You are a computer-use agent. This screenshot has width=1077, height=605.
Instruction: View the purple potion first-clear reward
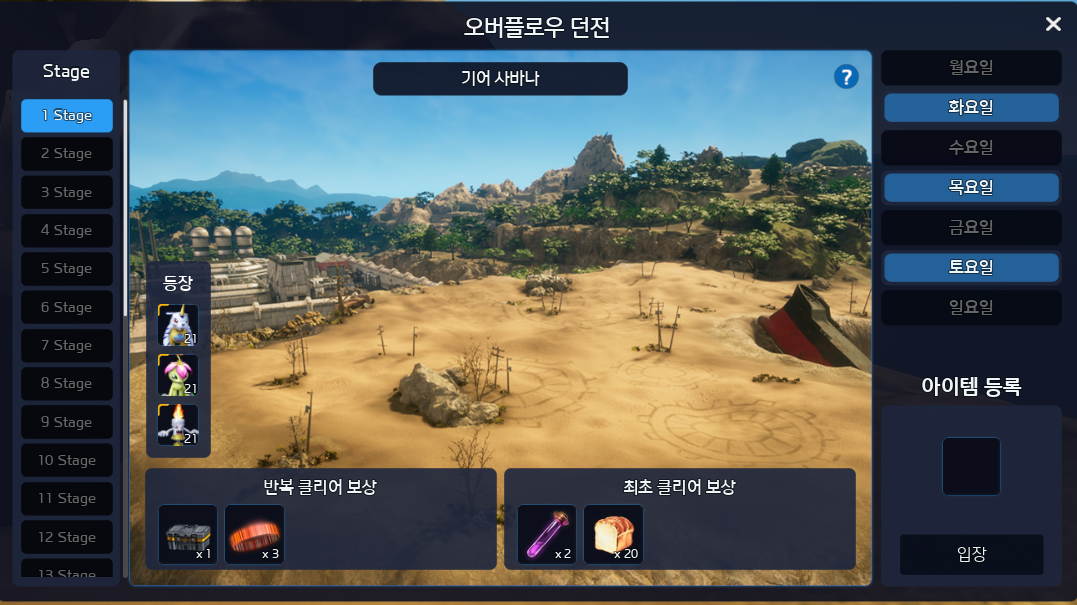pyautogui.click(x=547, y=534)
